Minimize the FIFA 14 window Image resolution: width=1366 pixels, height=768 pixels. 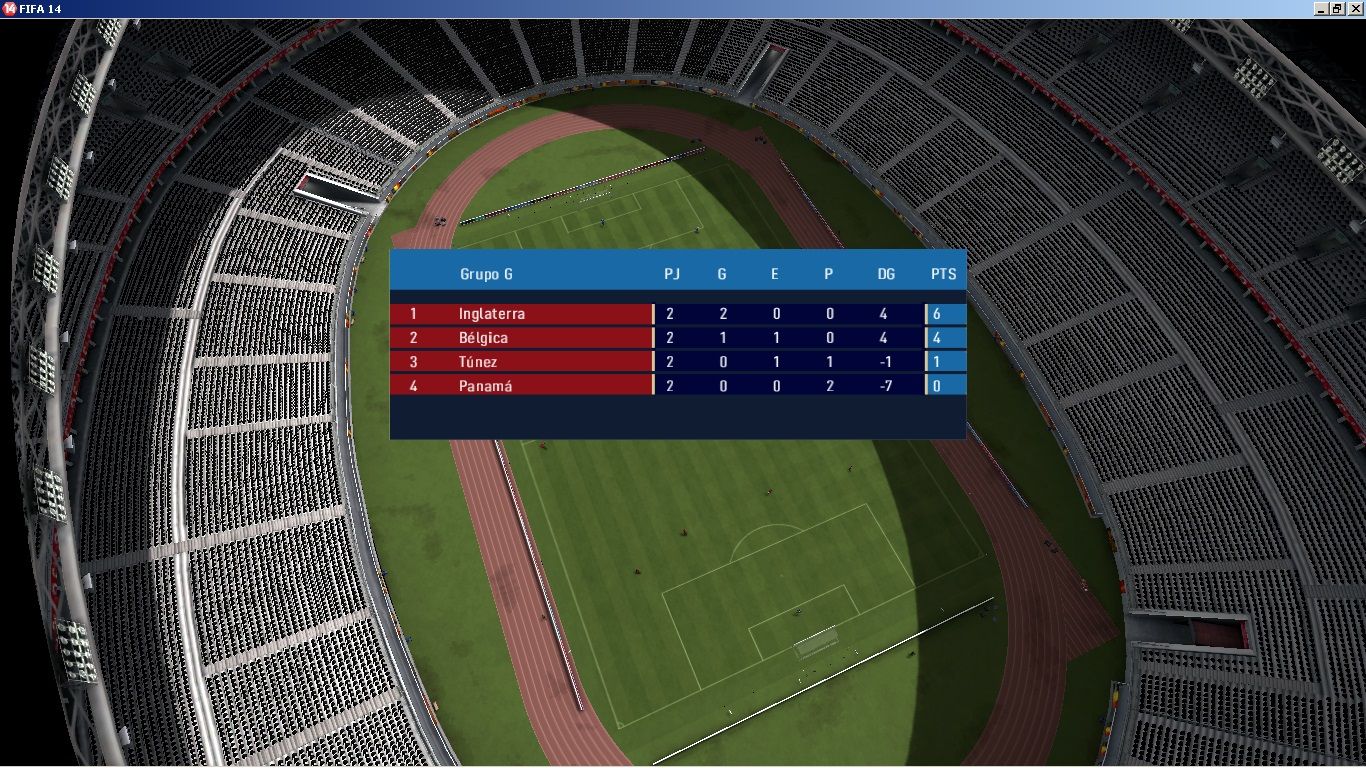coord(1321,8)
